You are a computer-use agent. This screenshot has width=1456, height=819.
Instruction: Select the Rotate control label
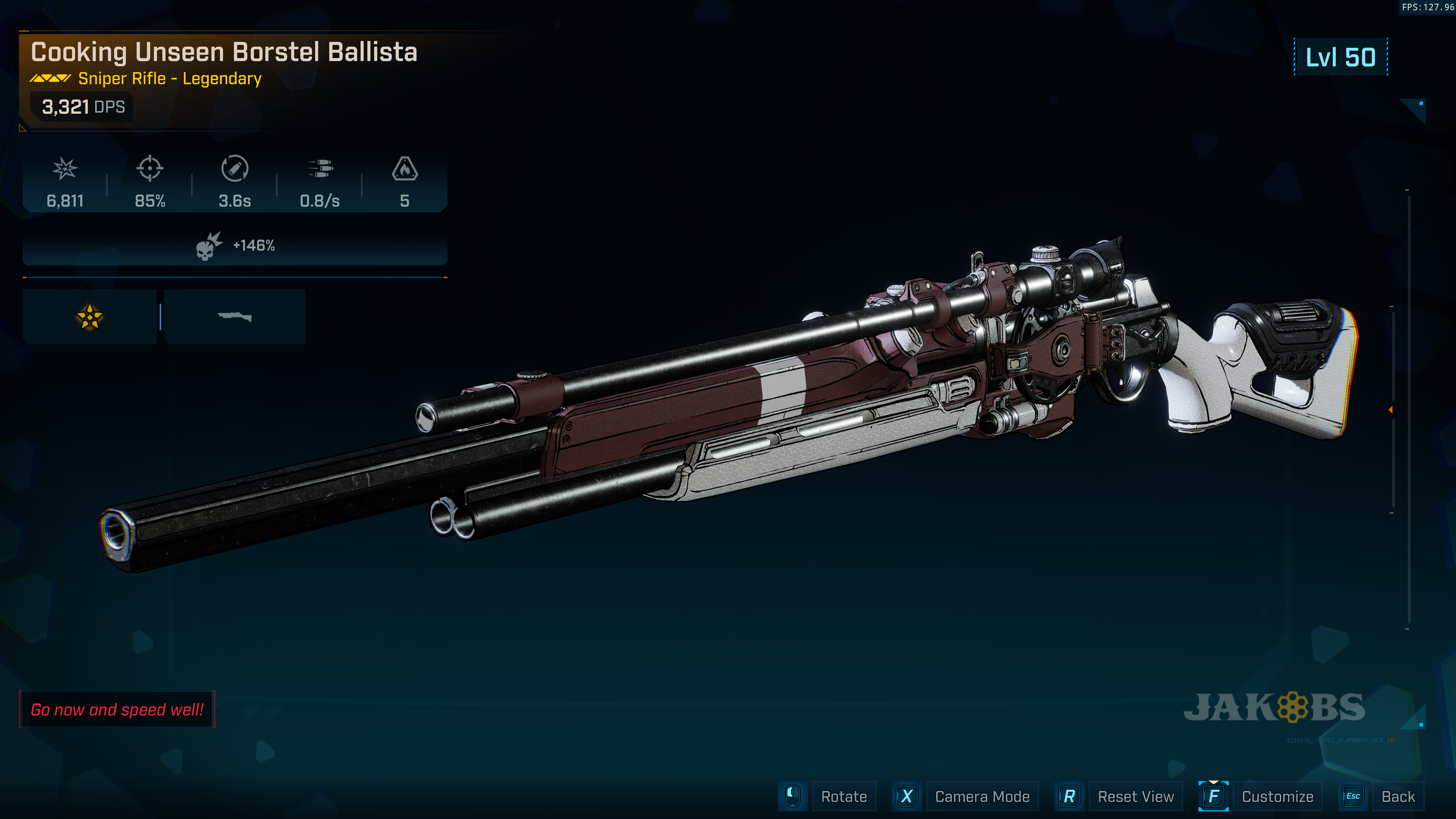click(x=843, y=796)
